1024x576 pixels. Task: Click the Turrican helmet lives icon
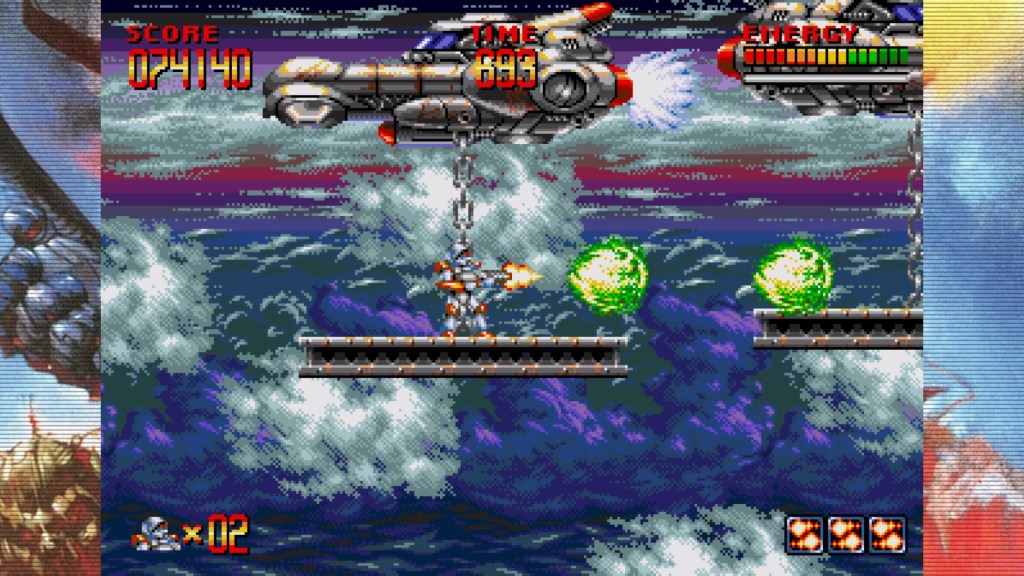[154, 535]
